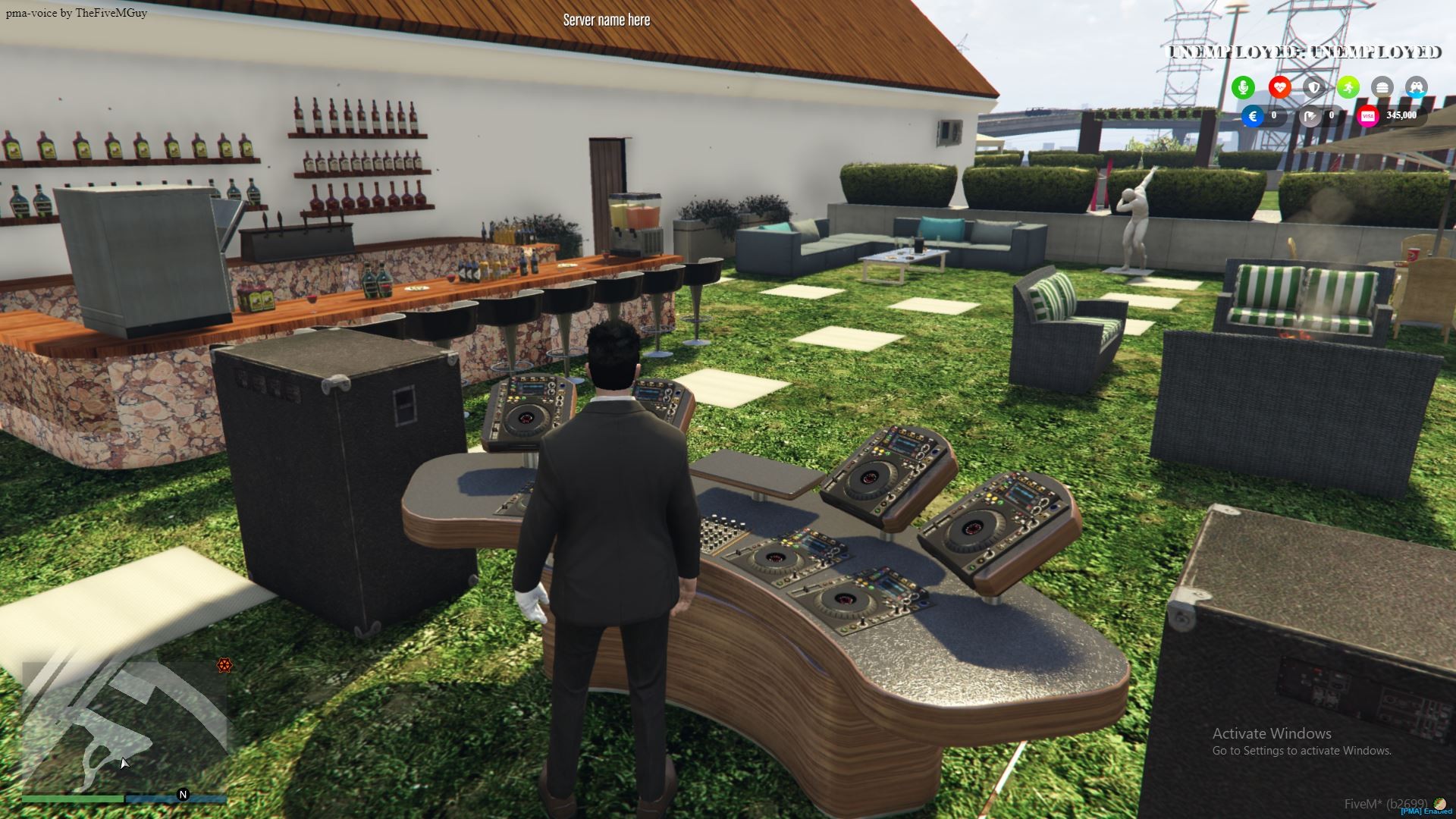
Task: Click the green health bar under the minimap
Action: (72, 799)
